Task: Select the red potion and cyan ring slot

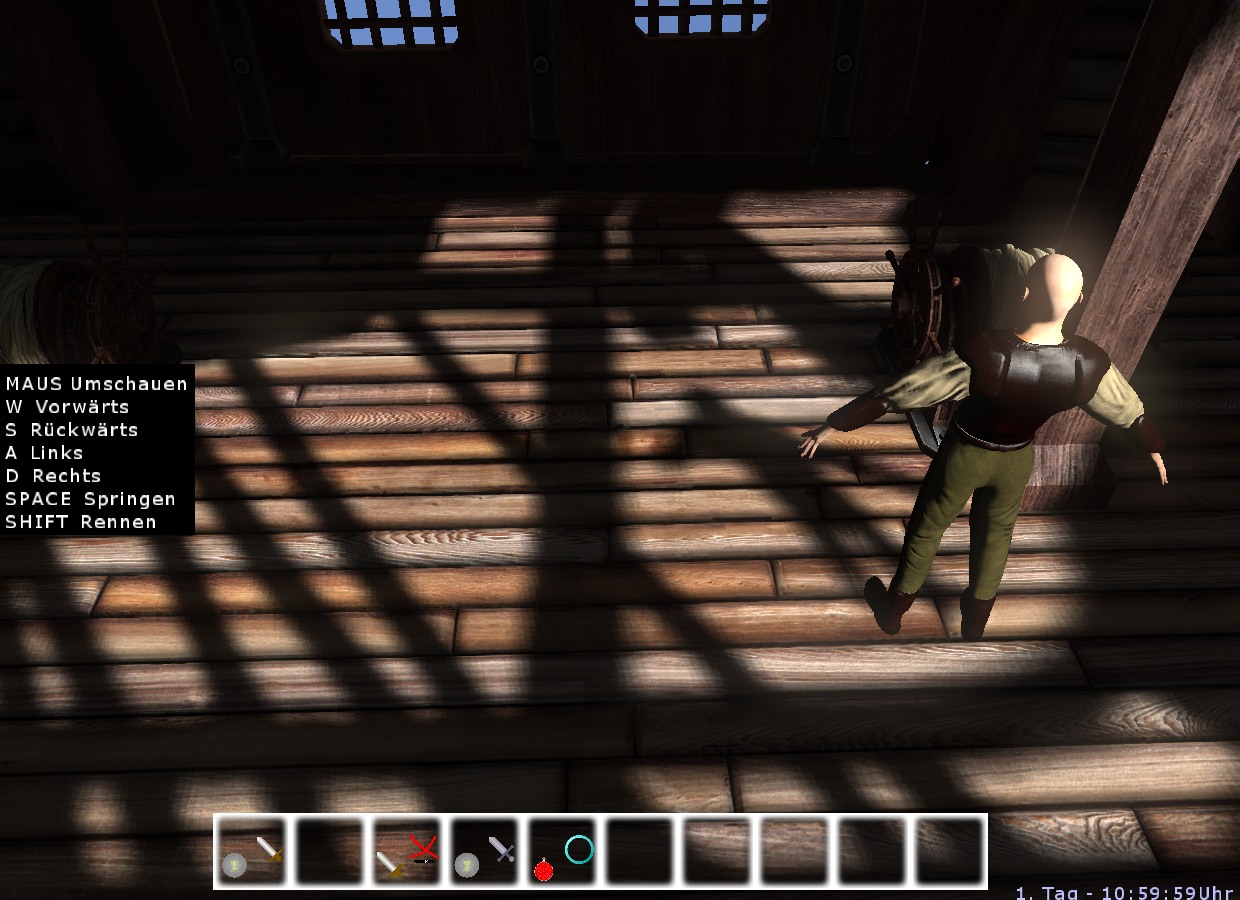Action: [x=563, y=851]
